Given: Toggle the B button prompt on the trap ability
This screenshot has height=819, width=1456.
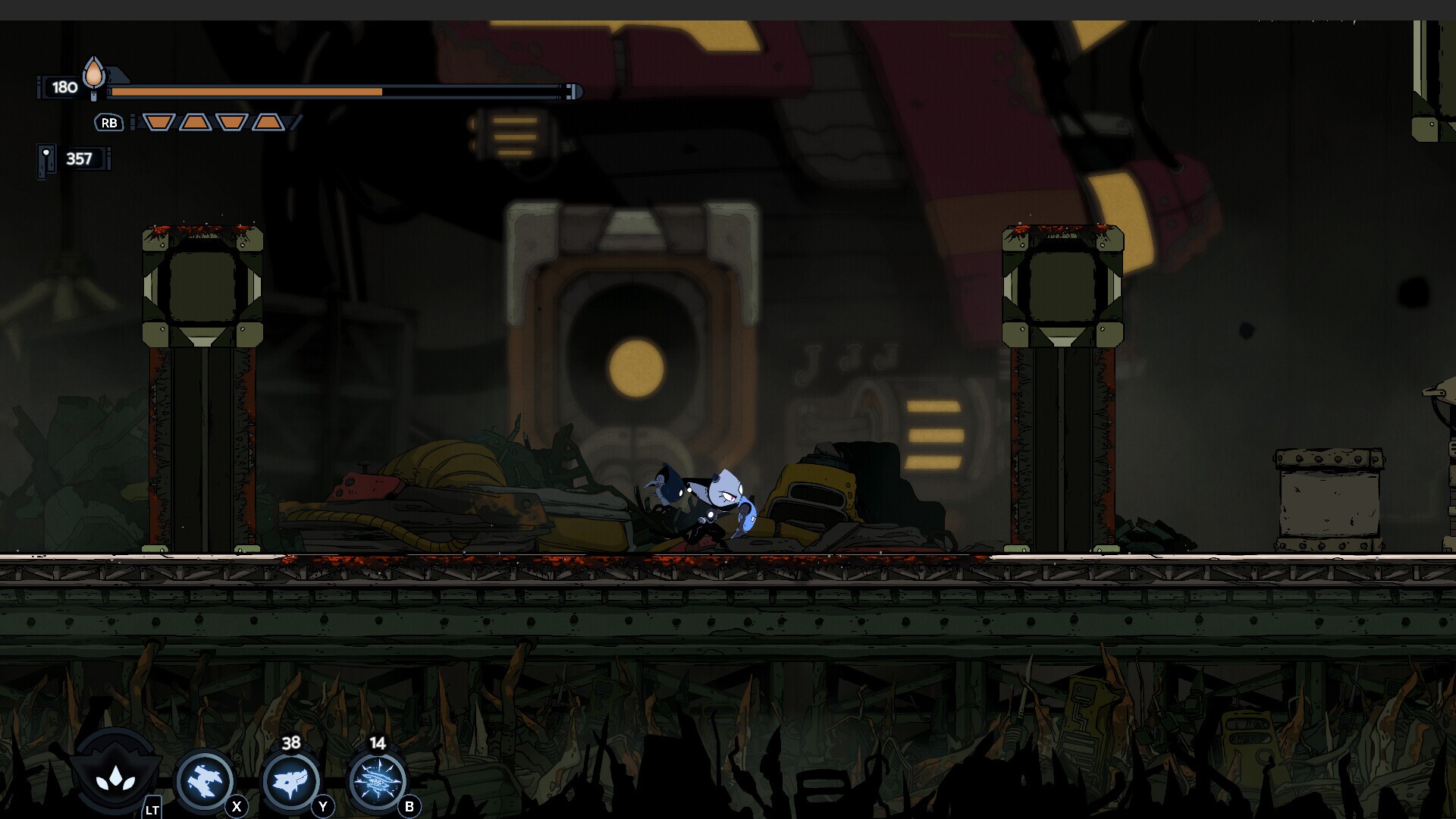Looking at the screenshot, I should click(408, 808).
